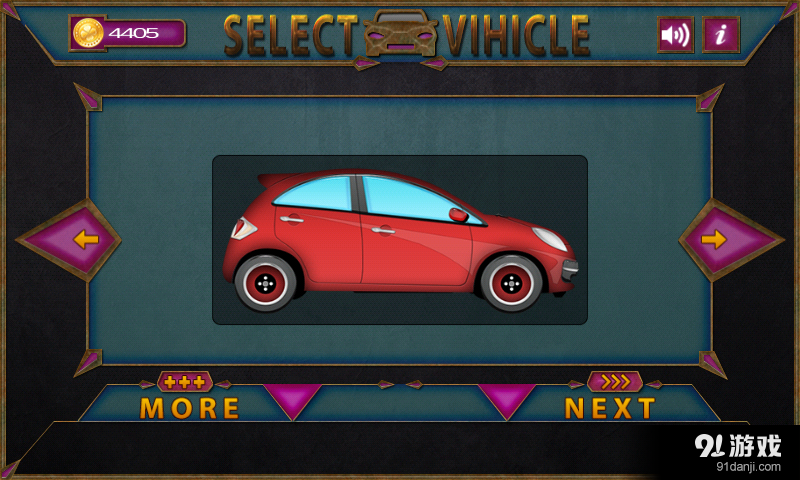Continue with the NEXT button
Screen dimensions: 800x480
coord(610,407)
